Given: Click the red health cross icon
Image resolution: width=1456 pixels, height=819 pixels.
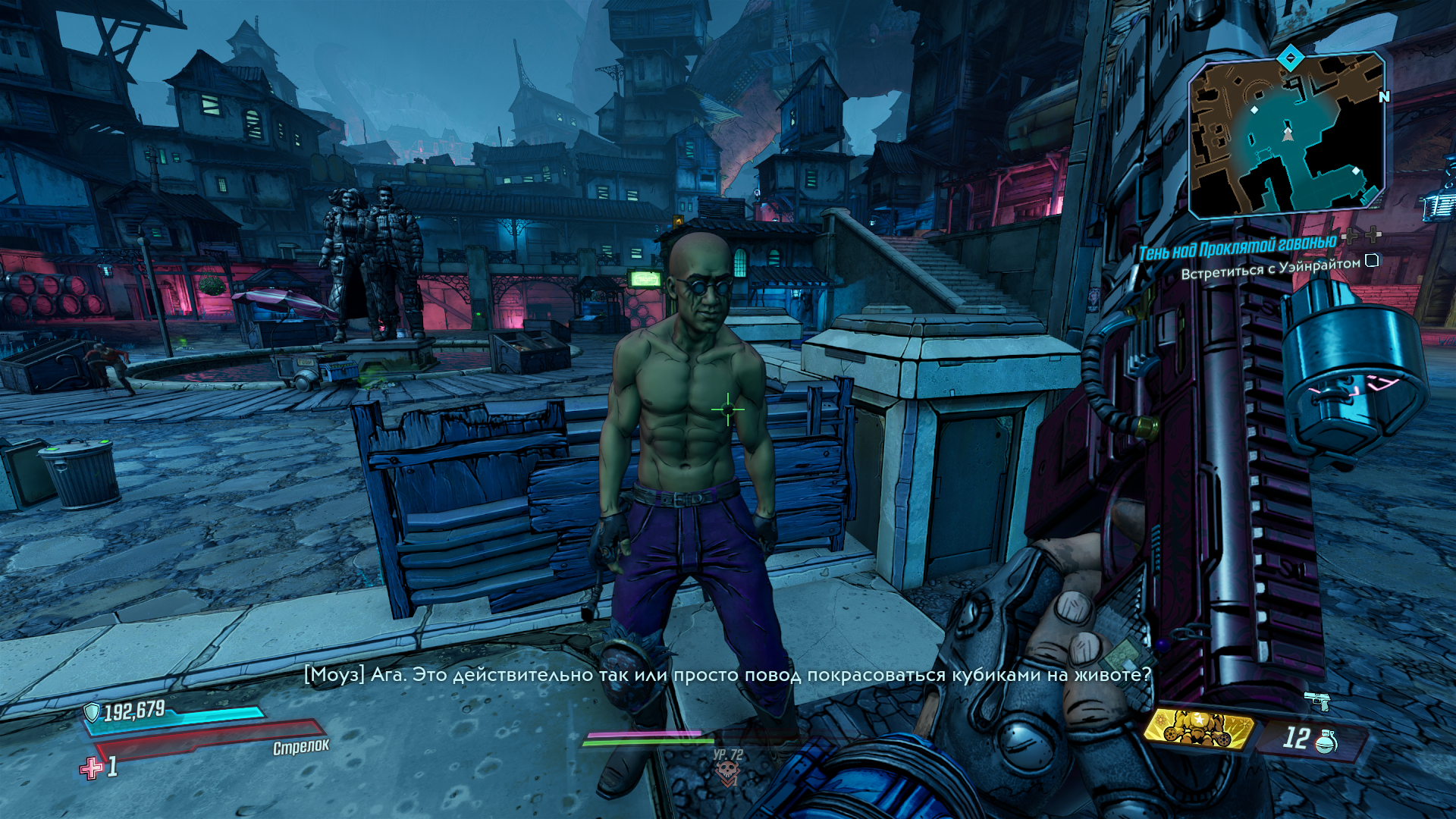Looking at the screenshot, I should coord(92,768).
